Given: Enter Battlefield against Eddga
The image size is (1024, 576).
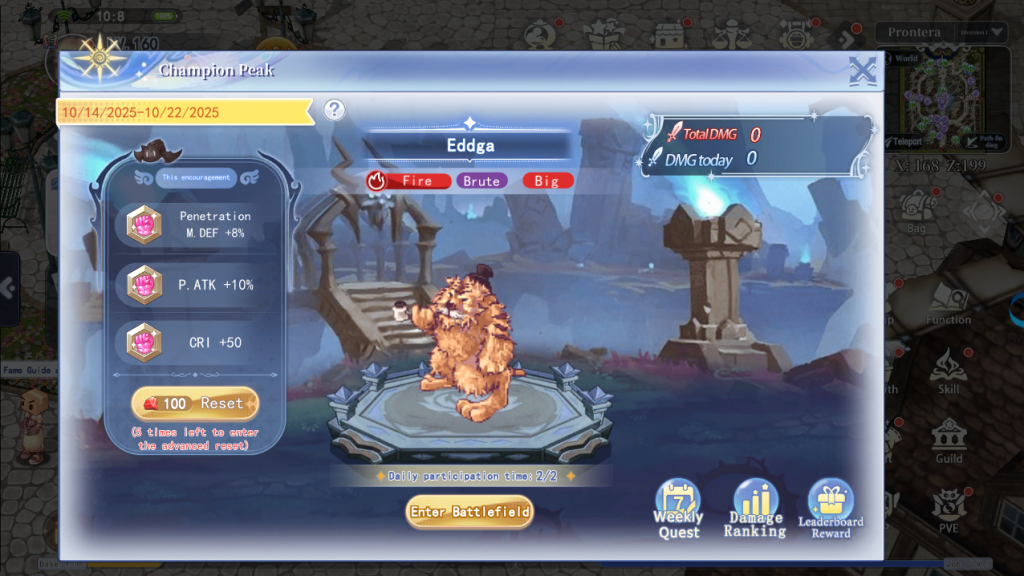Looking at the screenshot, I should 469,512.
